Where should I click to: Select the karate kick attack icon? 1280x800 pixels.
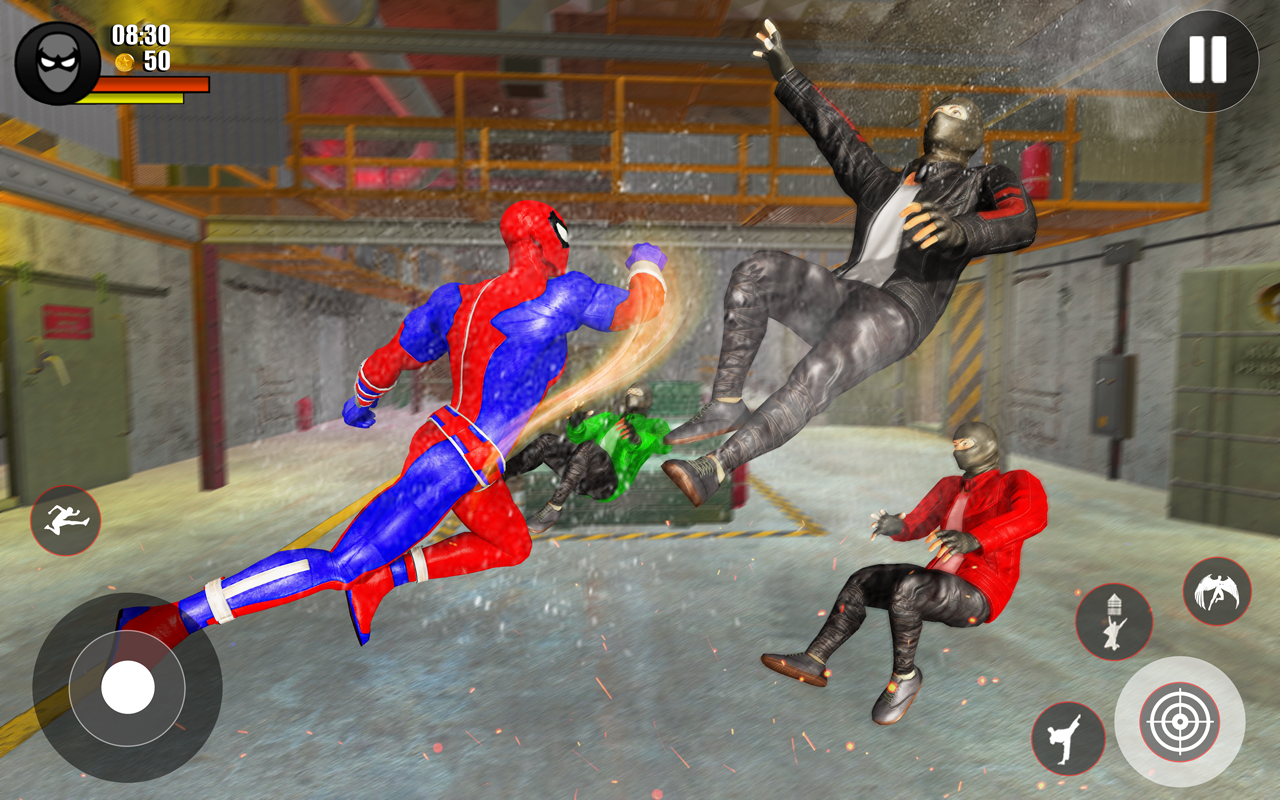click(x=1070, y=740)
